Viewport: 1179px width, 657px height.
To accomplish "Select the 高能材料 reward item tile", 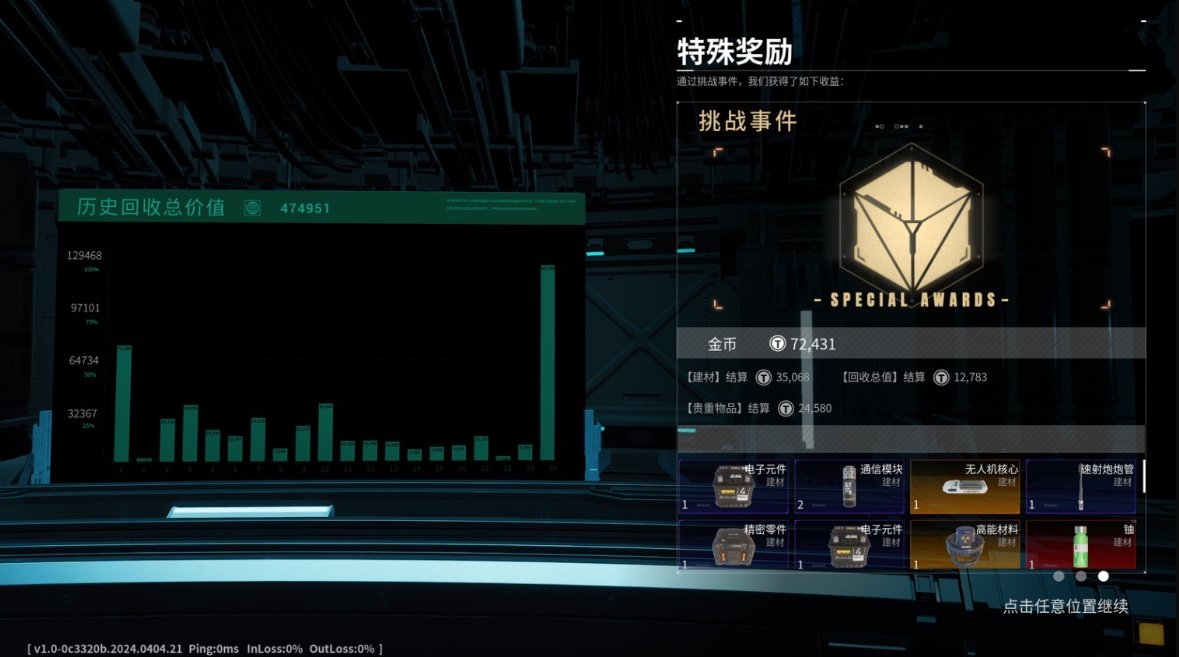I will [965, 544].
